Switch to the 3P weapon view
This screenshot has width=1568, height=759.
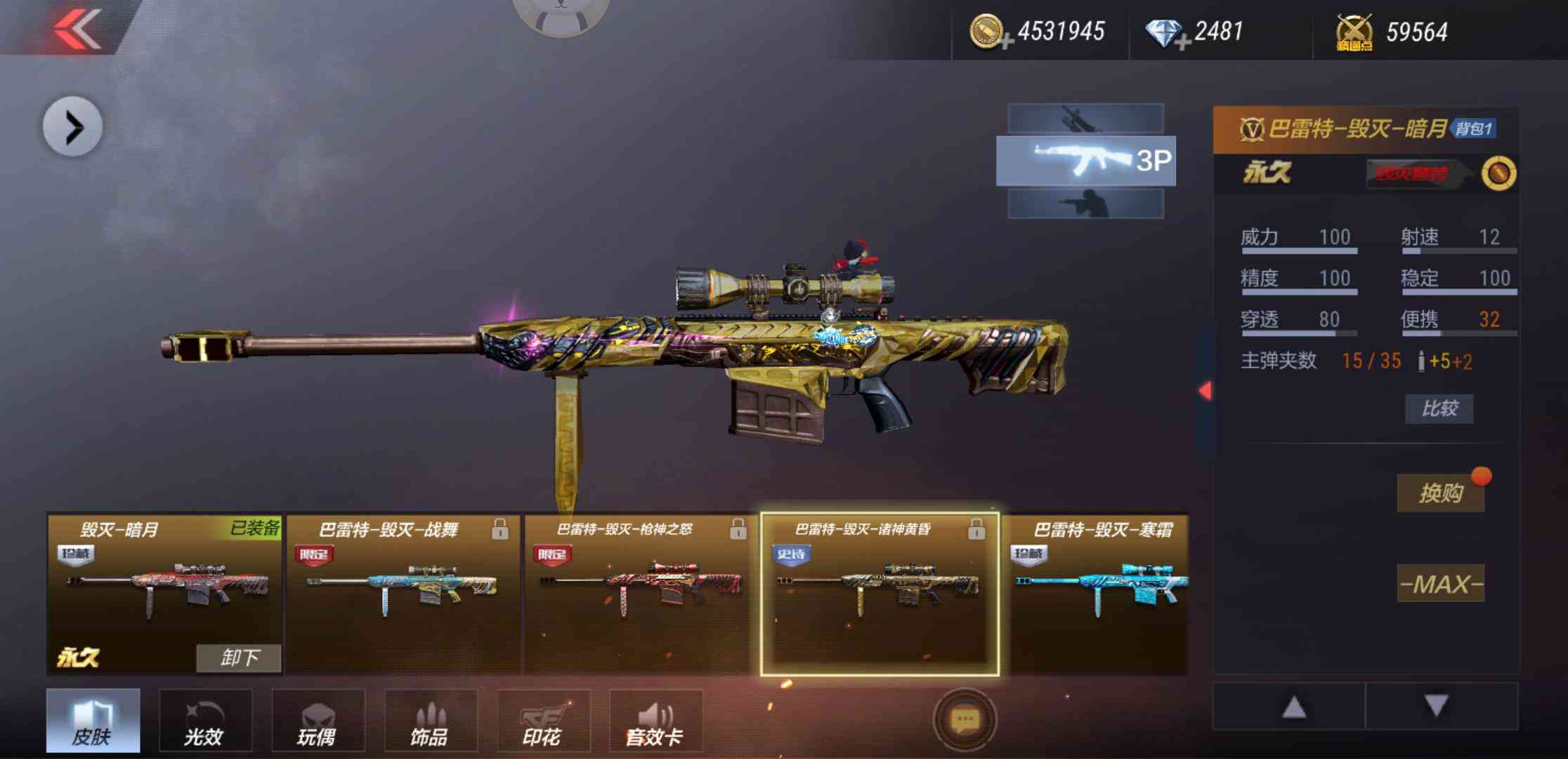click(1085, 161)
